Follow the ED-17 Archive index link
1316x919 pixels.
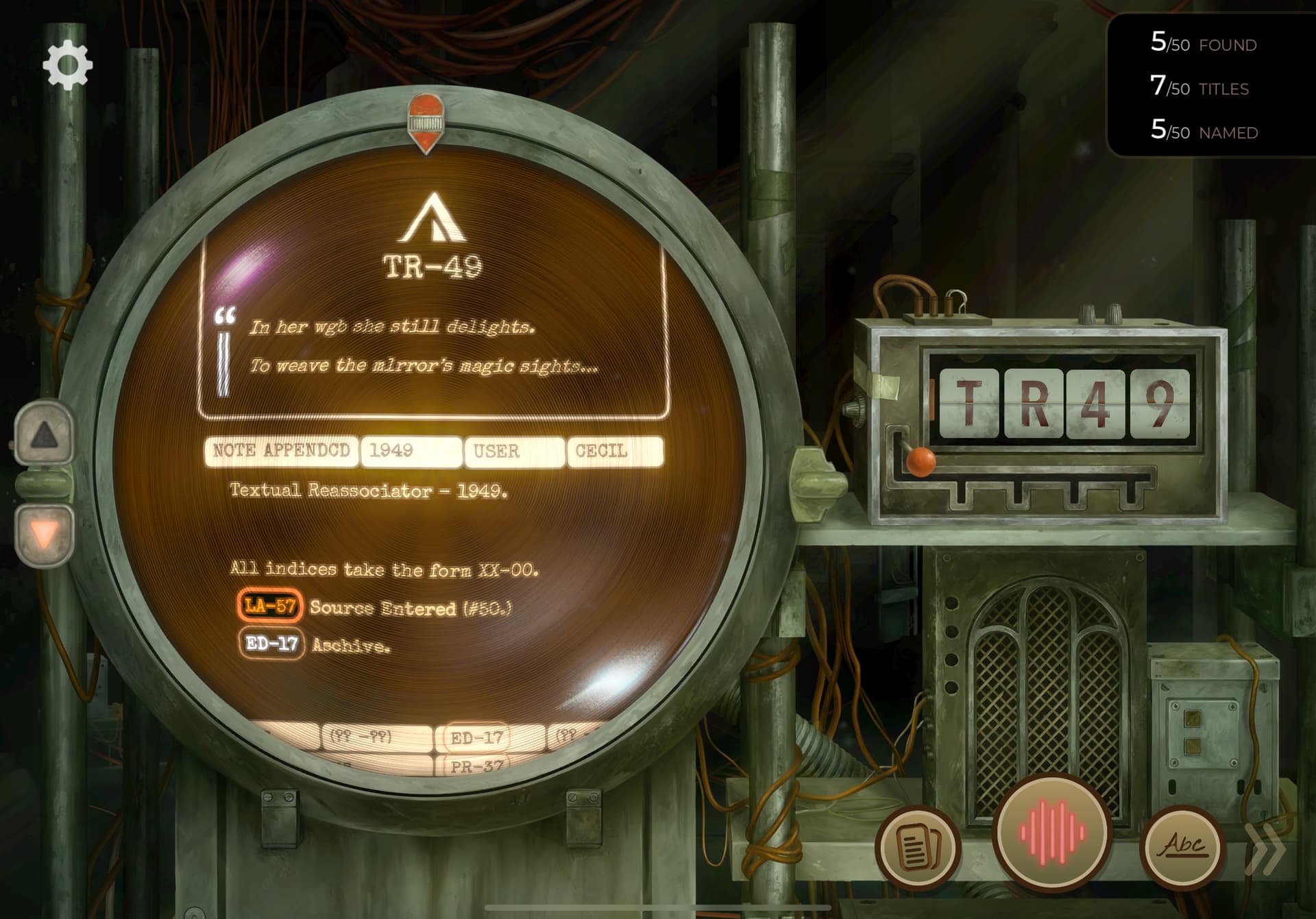(x=271, y=644)
